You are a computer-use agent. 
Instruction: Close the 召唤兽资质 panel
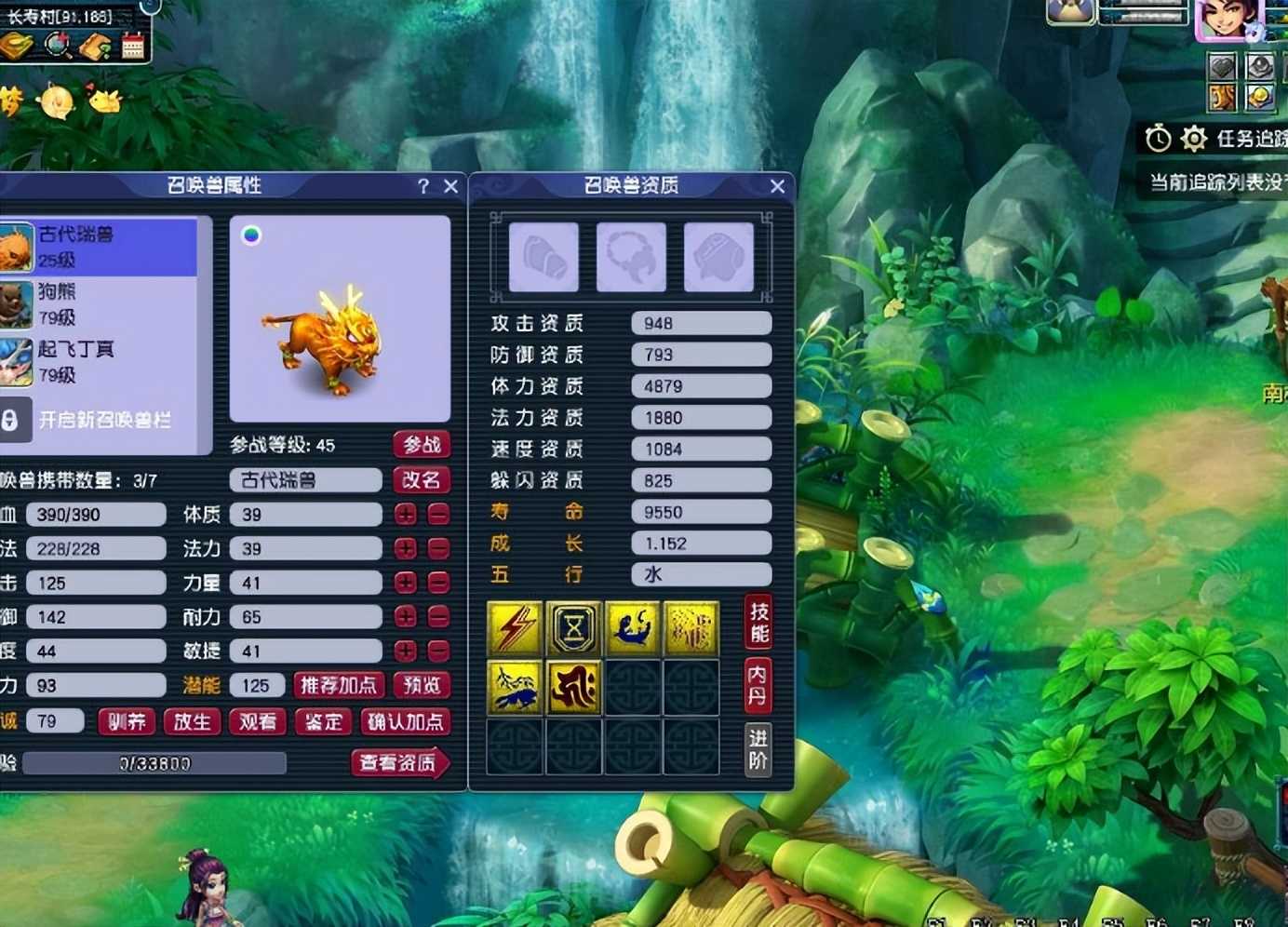coord(778,186)
